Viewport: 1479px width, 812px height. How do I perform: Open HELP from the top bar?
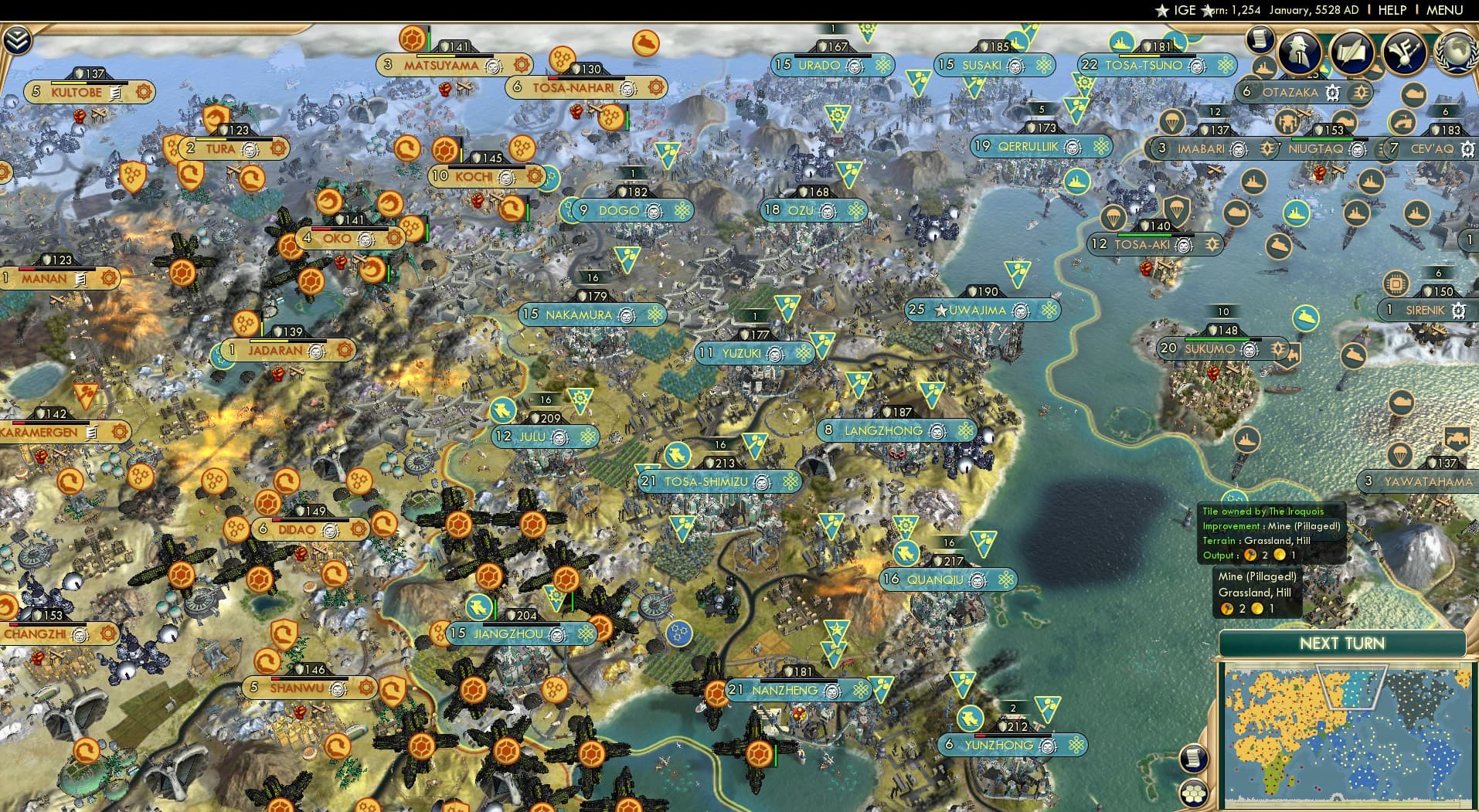[1392, 10]
